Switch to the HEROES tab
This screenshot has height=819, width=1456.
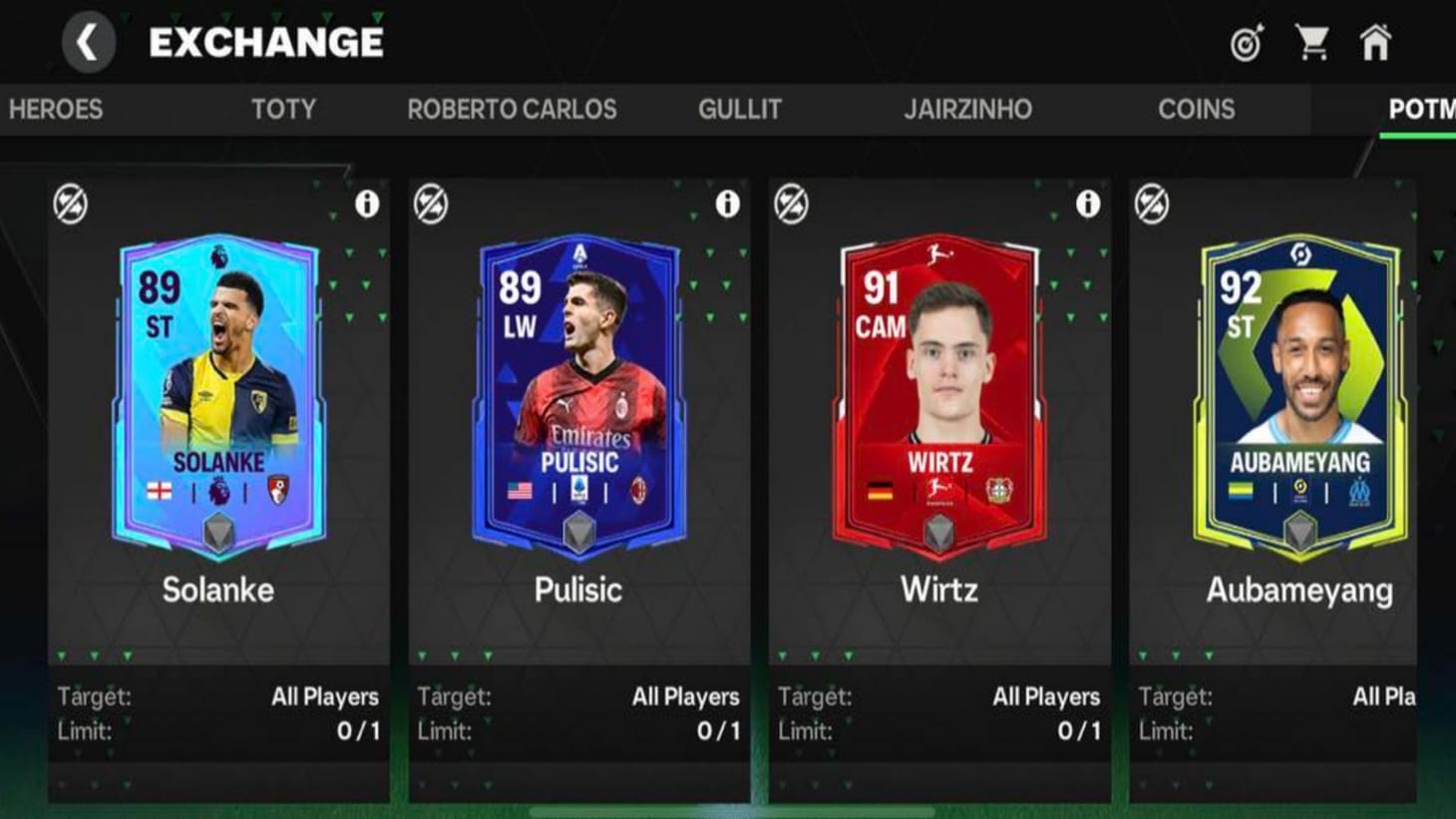[56, 110]
